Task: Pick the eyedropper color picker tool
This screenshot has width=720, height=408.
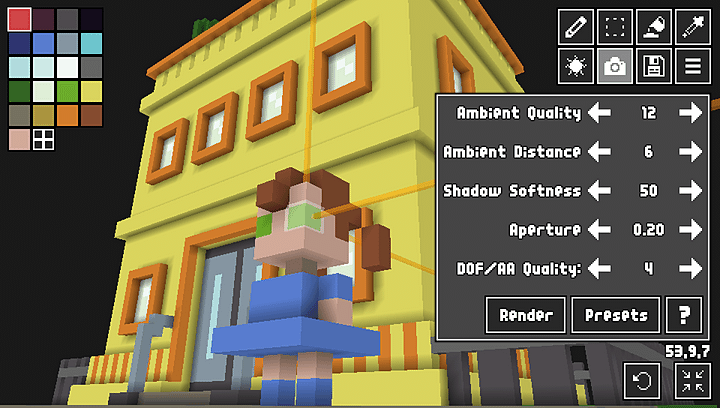Action: tap(690, 27)
